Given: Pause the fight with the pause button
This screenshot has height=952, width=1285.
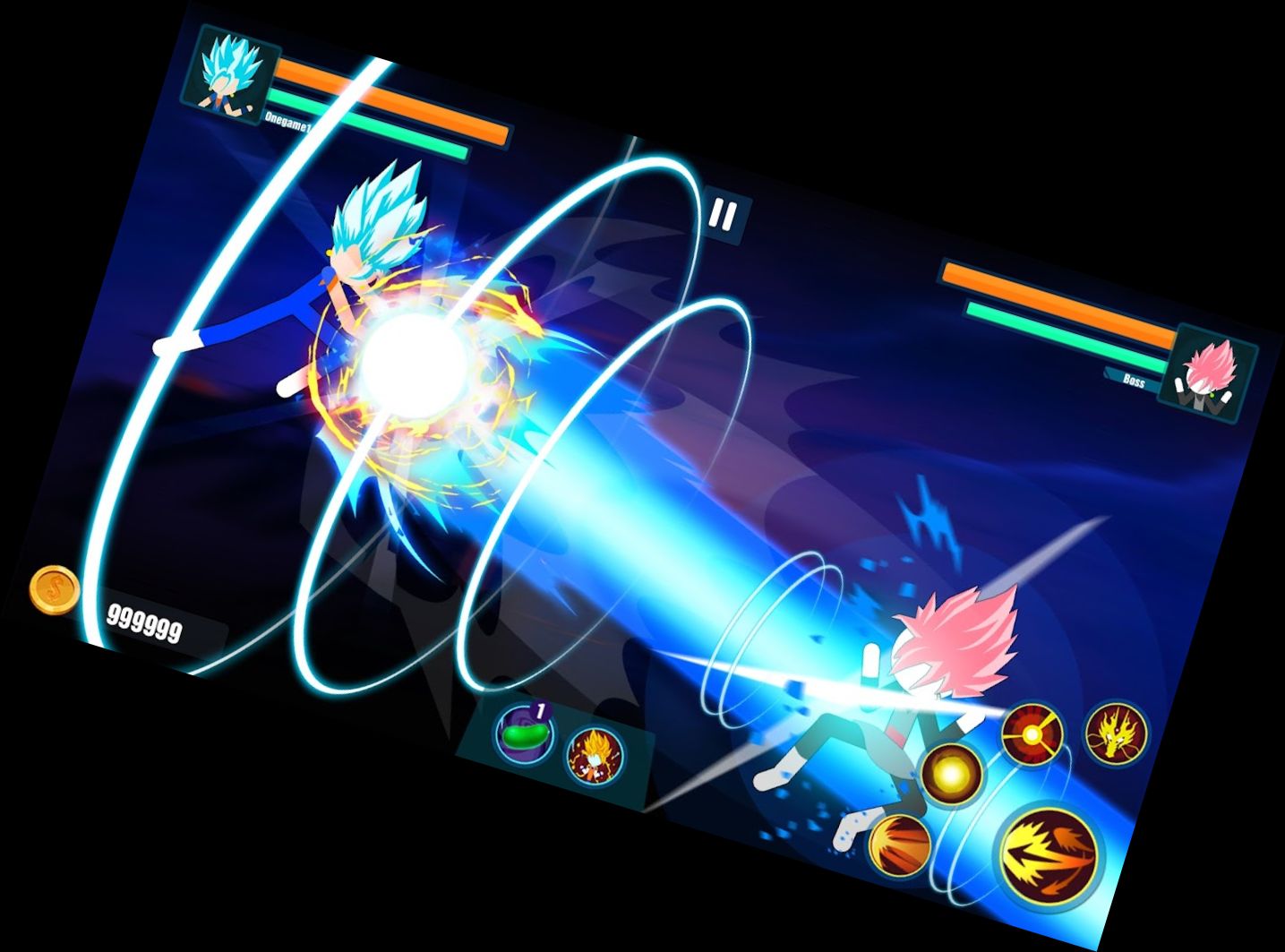Looking at the screenshot, I should 724,216.
